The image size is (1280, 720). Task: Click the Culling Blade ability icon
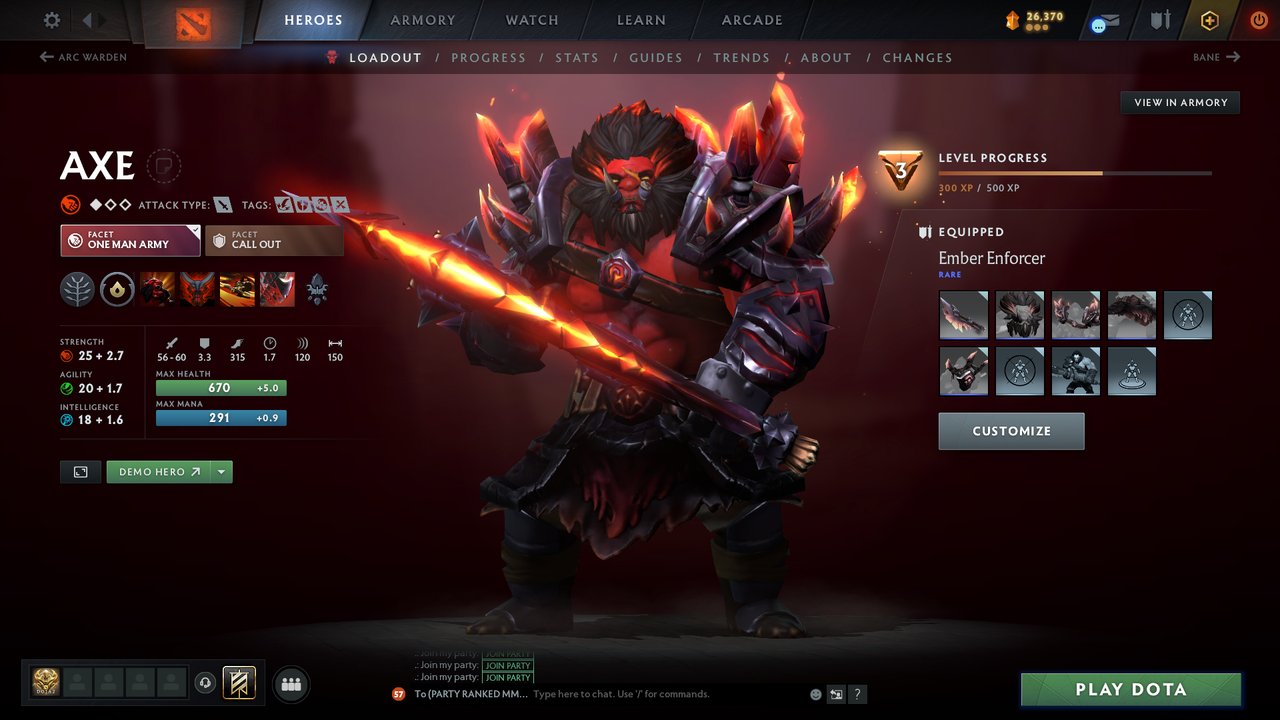277,289
